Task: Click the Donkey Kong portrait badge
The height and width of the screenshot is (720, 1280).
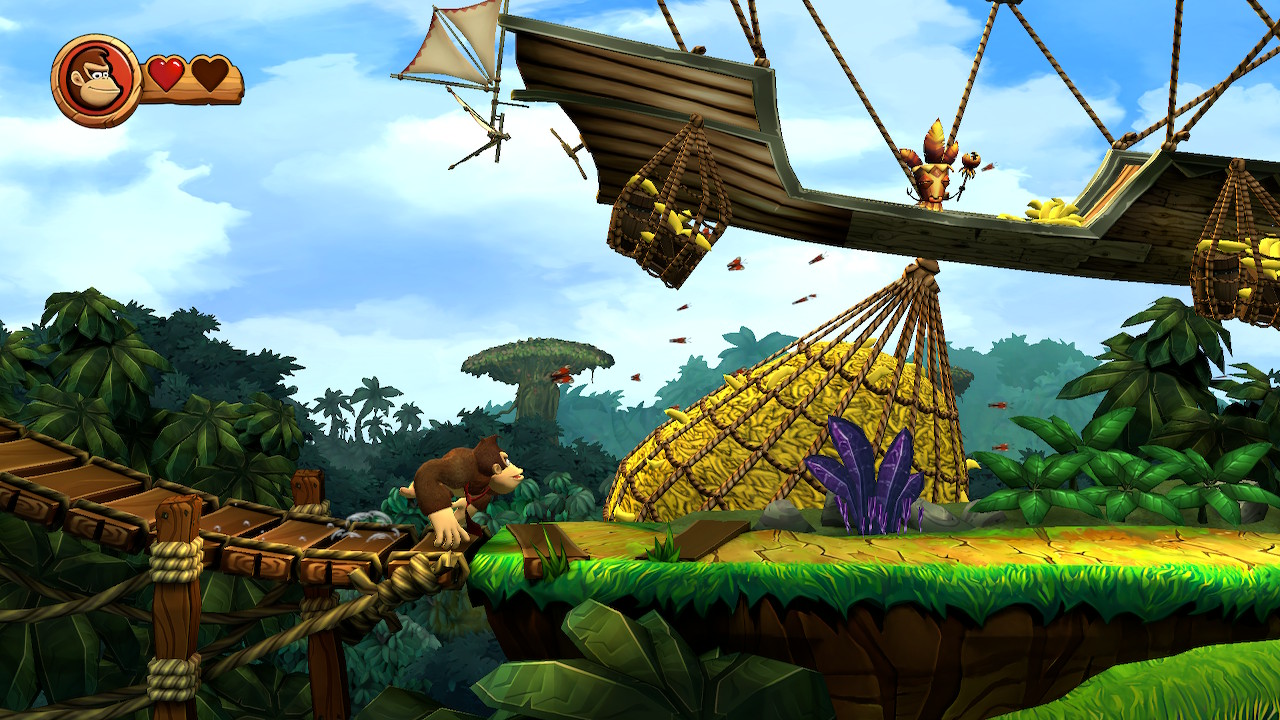Action: [x=96, y=81]
